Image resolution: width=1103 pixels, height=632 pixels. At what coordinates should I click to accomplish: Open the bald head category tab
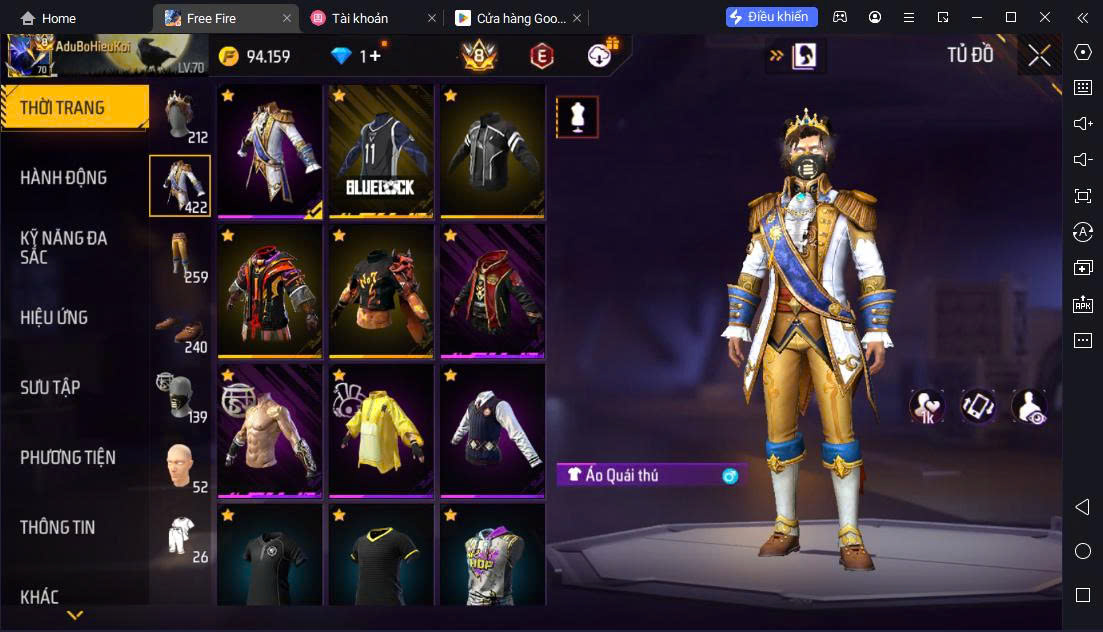[180, 466]
